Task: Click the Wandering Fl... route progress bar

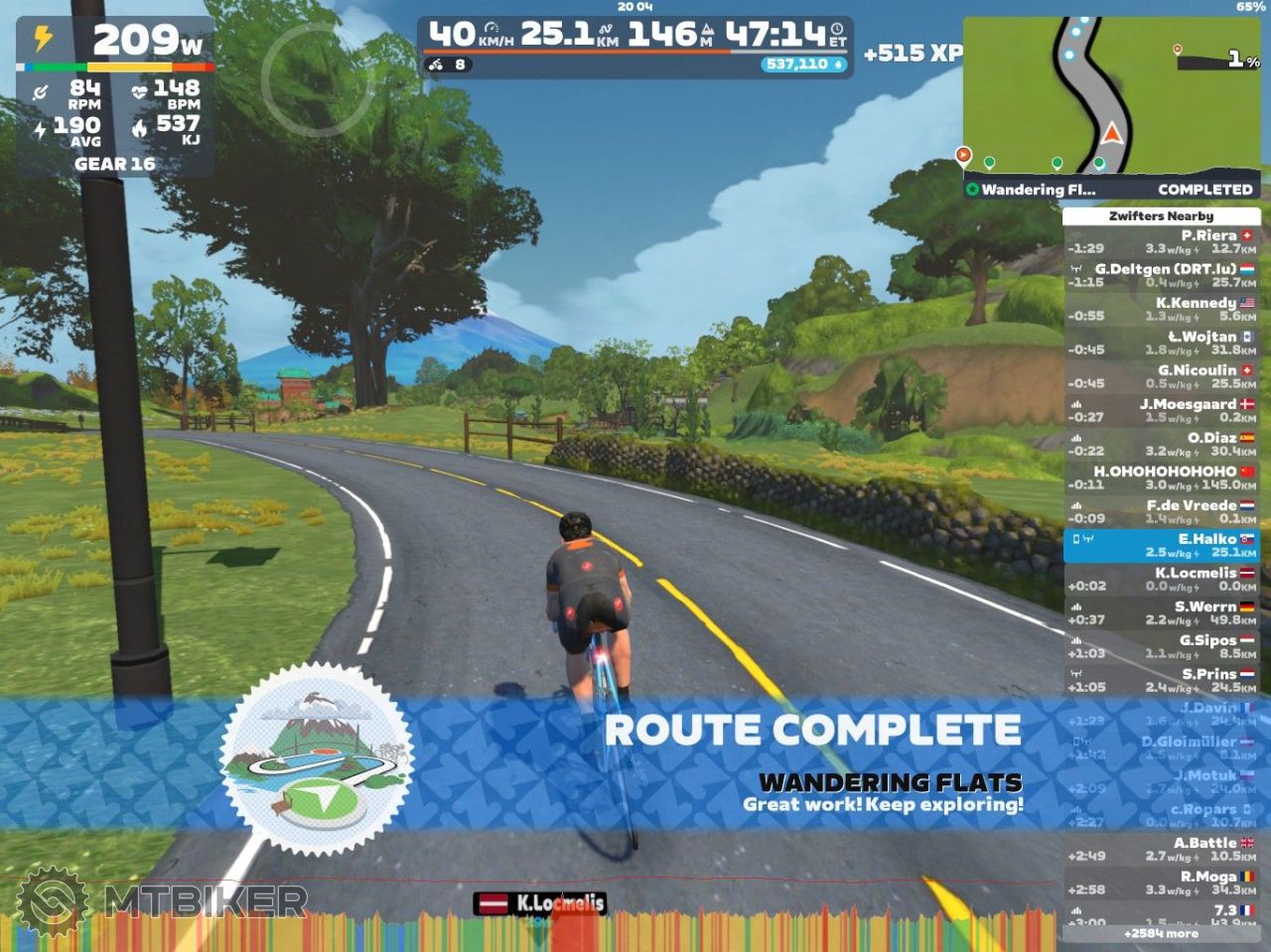Action: (1112, 189)
